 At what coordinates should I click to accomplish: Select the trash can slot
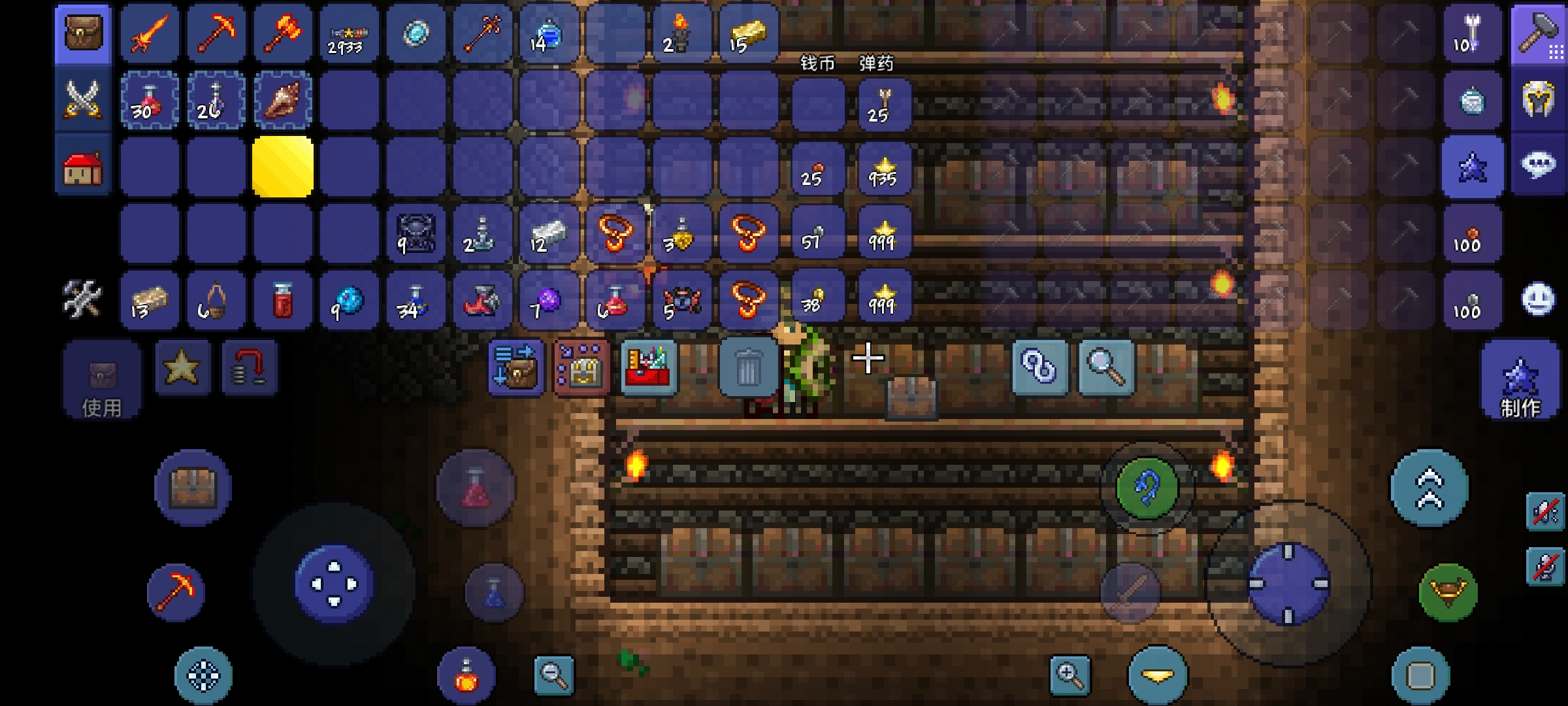[x=747, y=367]
